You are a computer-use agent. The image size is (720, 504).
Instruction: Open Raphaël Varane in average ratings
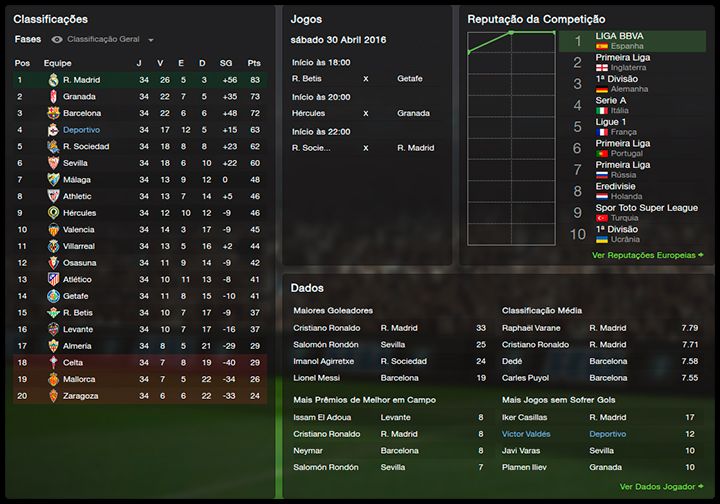(x=534, y=328)
